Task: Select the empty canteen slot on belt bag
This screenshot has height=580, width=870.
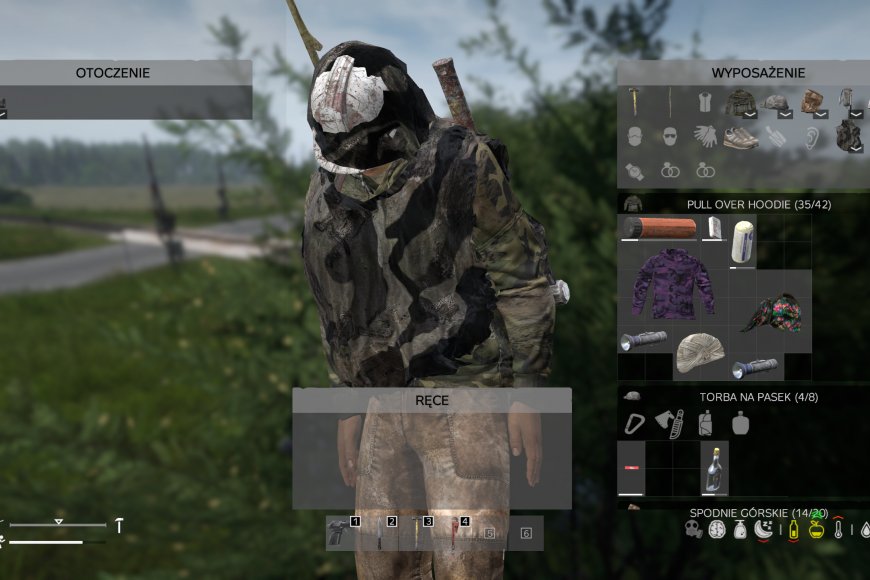Action: pos(740,423)
